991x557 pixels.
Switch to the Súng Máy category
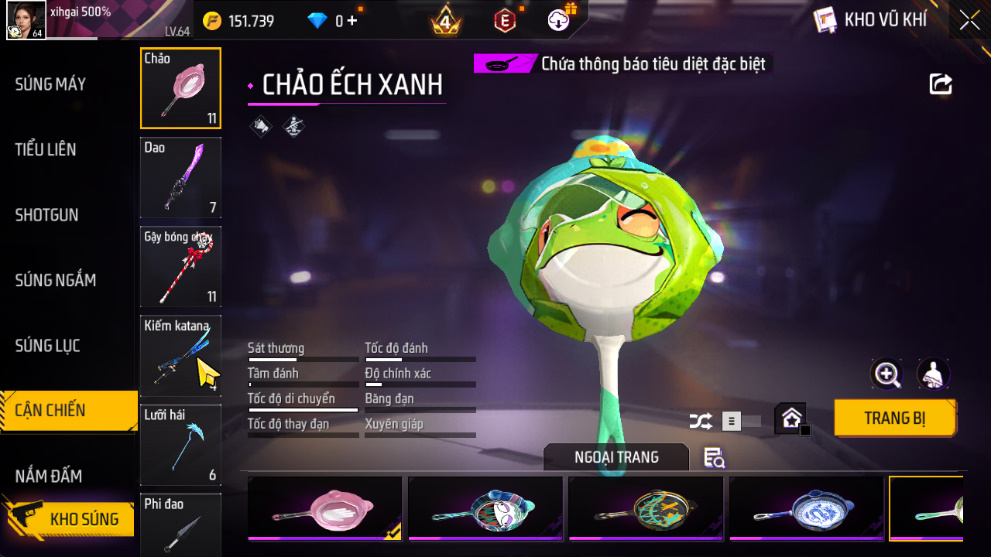[51, 84]
